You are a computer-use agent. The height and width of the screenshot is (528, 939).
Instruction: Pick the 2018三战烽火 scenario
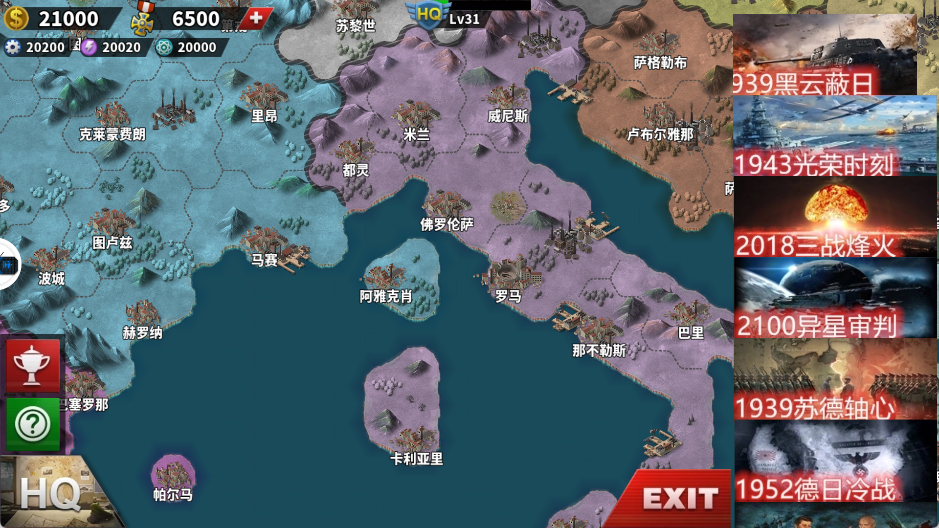(834, 217)
